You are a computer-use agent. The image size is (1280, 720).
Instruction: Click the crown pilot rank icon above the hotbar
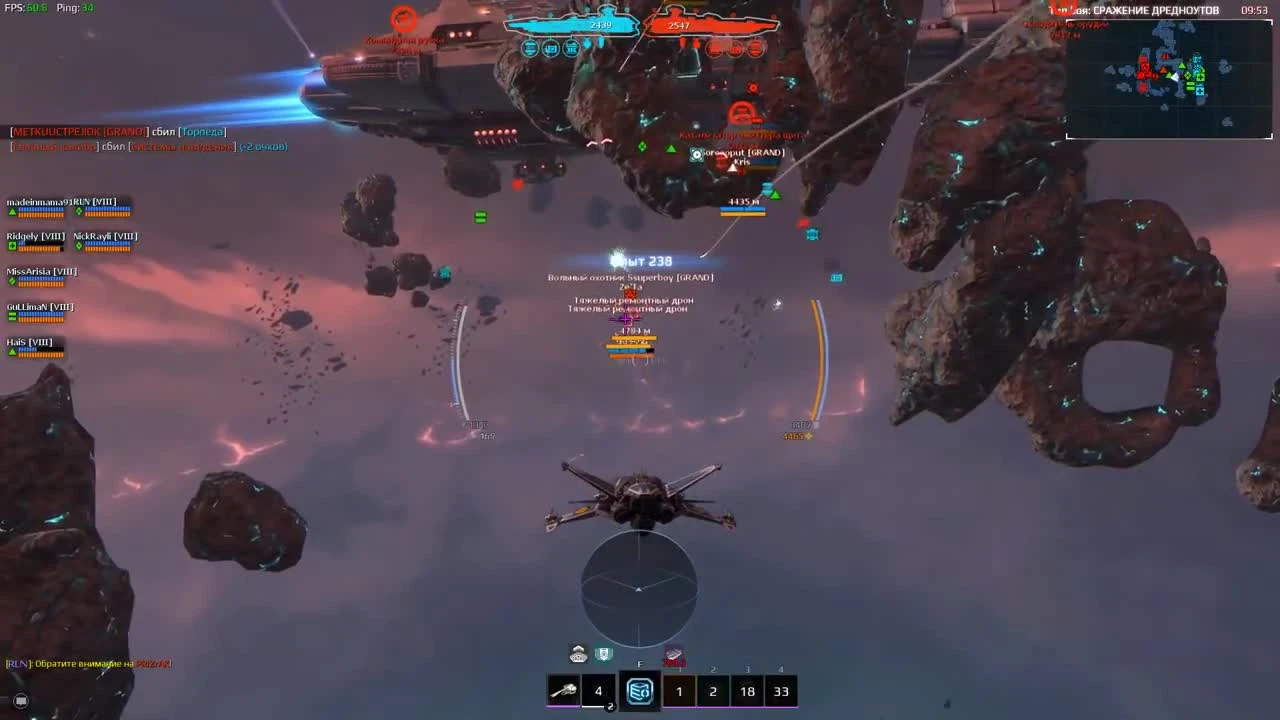tap(578, 654)
